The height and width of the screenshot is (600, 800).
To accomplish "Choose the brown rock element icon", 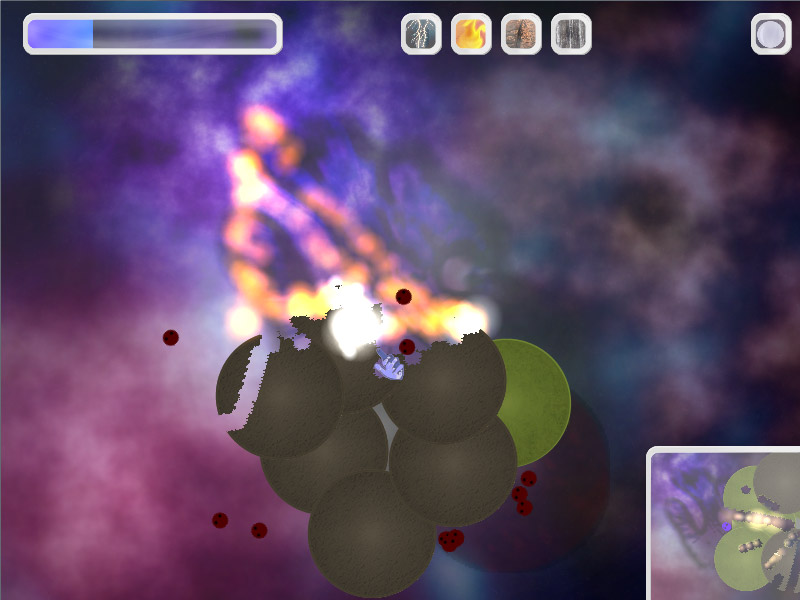I will [x=521, y=34].
